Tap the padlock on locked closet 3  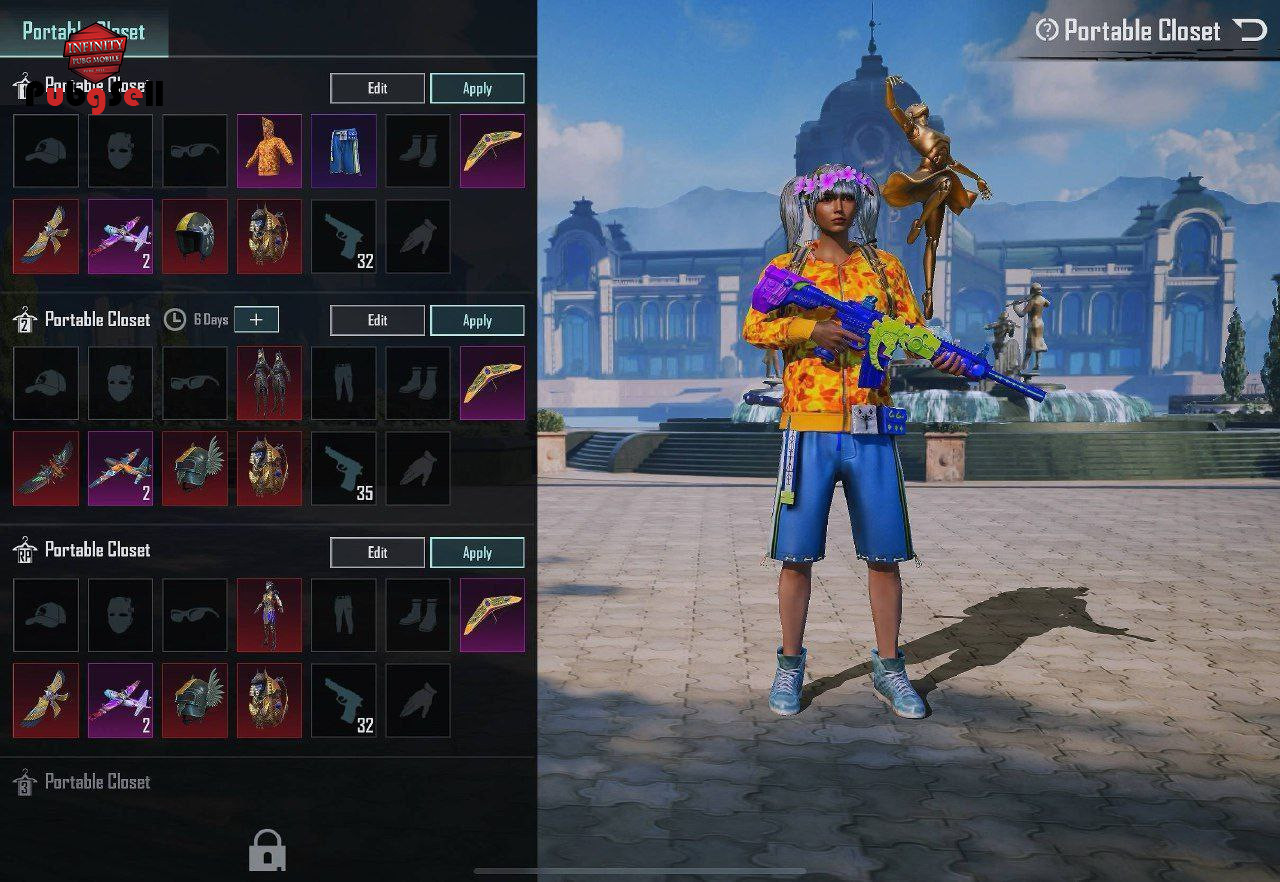click(x=267, y=851)
